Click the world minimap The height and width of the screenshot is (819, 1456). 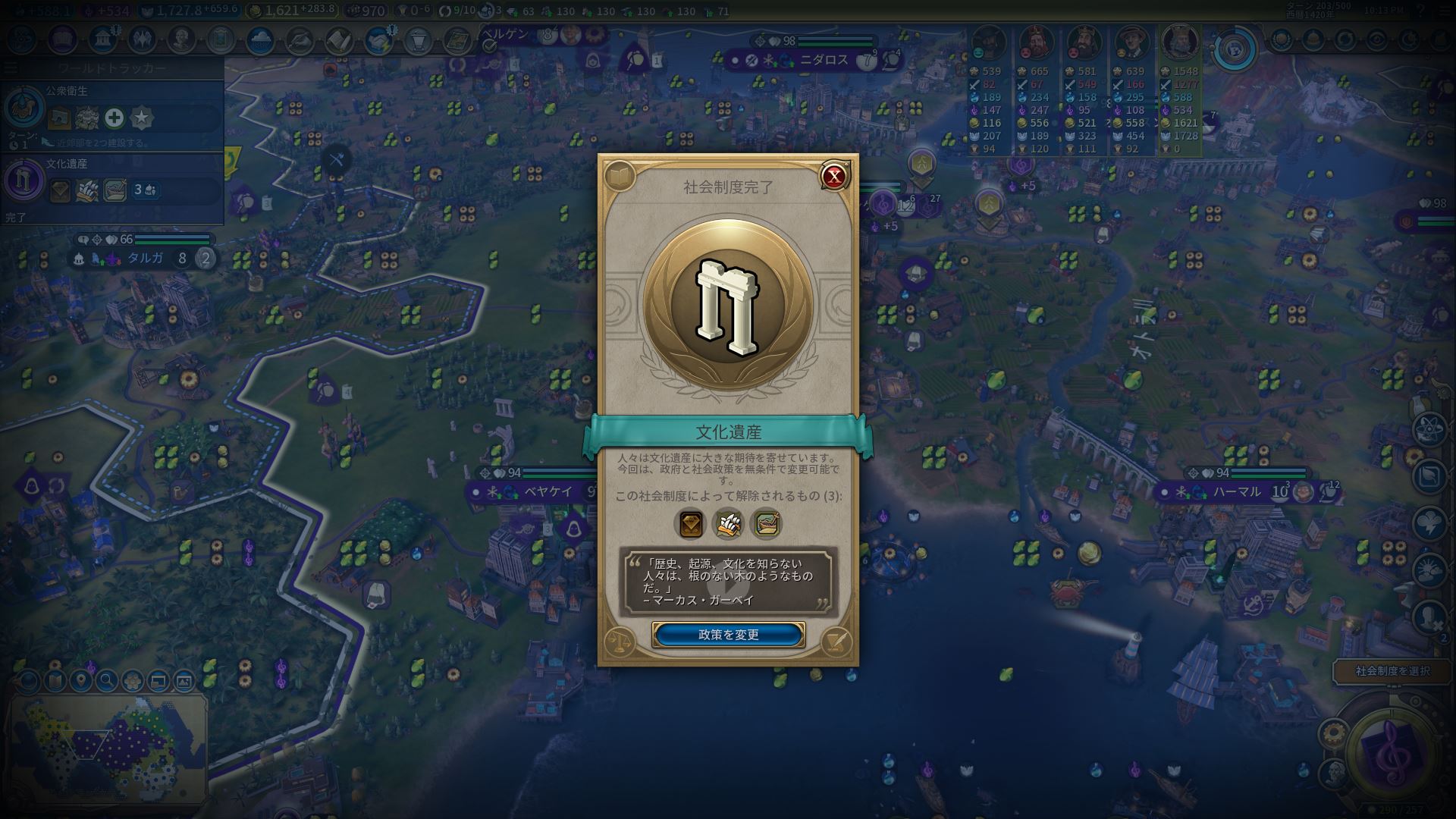108,746
